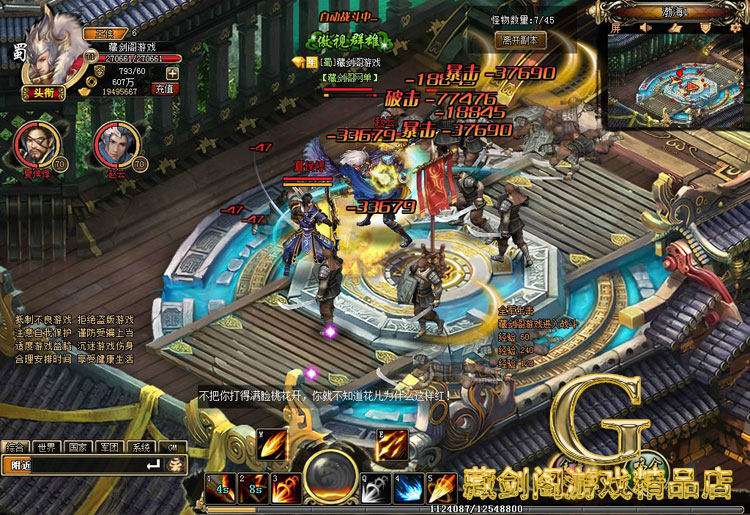The height and width of the screenshot is (515, 750).
Task: Open the 头衔 title button
Action: click(x=42, y=92)
